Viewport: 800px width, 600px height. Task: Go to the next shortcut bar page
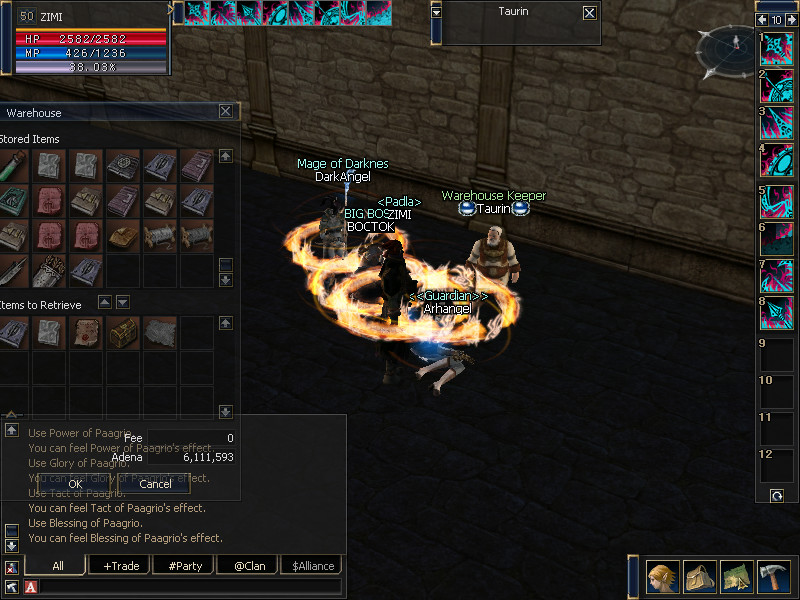point(790,19)
